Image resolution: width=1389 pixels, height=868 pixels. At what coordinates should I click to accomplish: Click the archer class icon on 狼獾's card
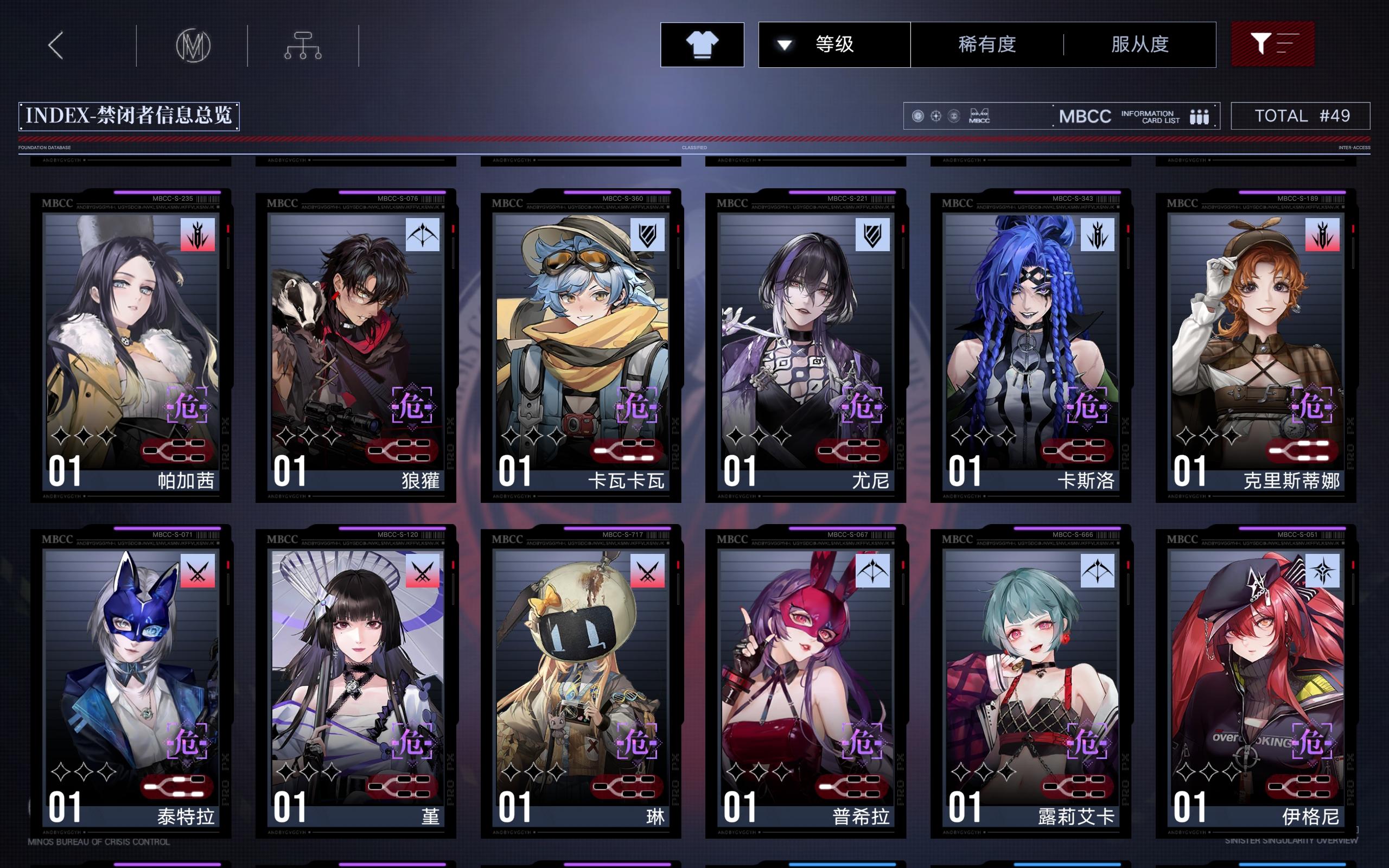point(423,235)
